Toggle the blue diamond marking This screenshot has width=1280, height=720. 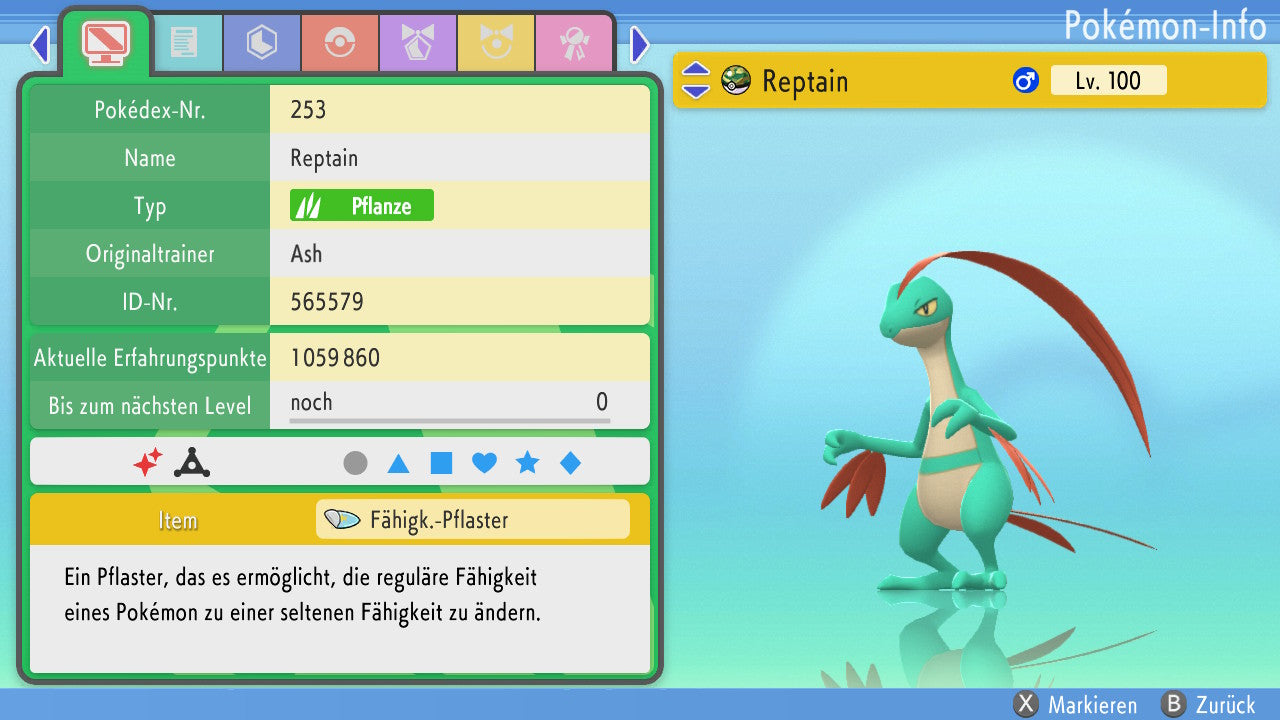tap(570, 463)
